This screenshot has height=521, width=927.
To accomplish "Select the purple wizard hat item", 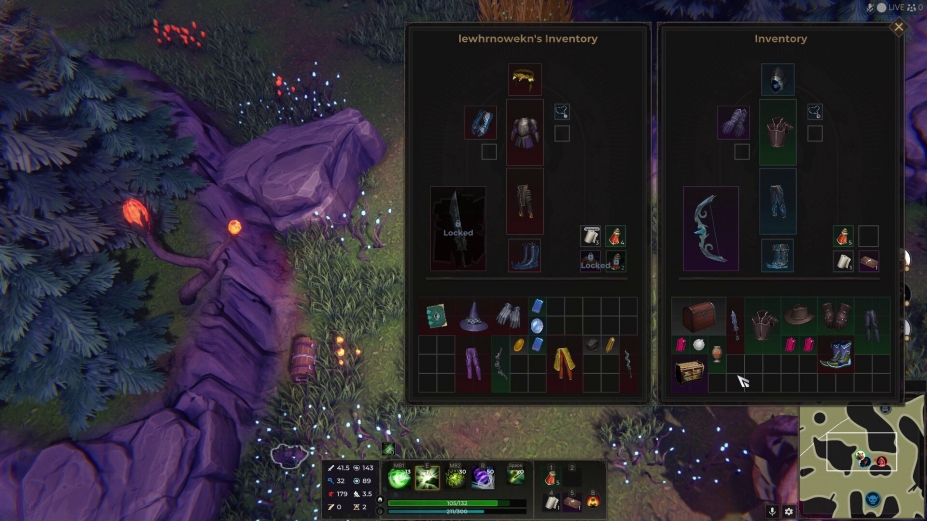I will click(473, 317).
